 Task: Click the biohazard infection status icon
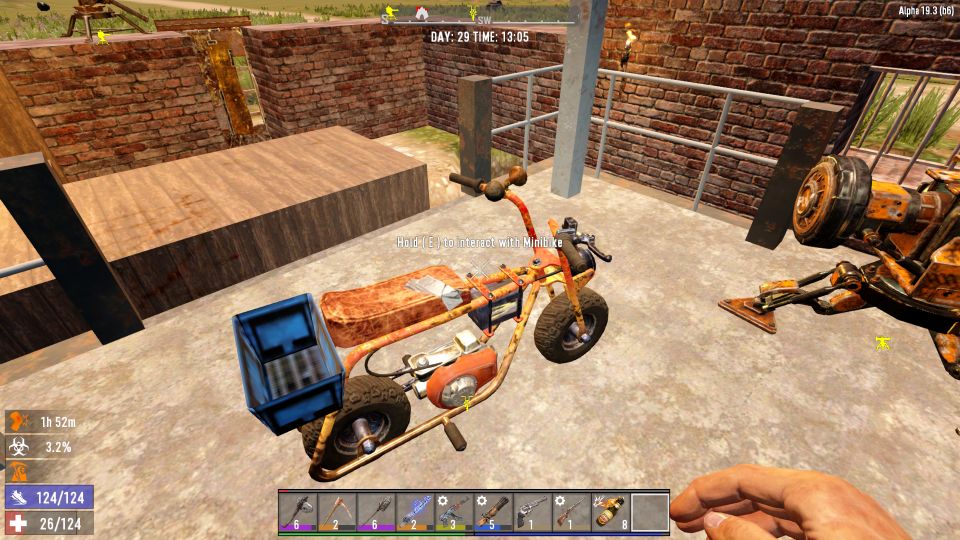click(x=19, y=447)
